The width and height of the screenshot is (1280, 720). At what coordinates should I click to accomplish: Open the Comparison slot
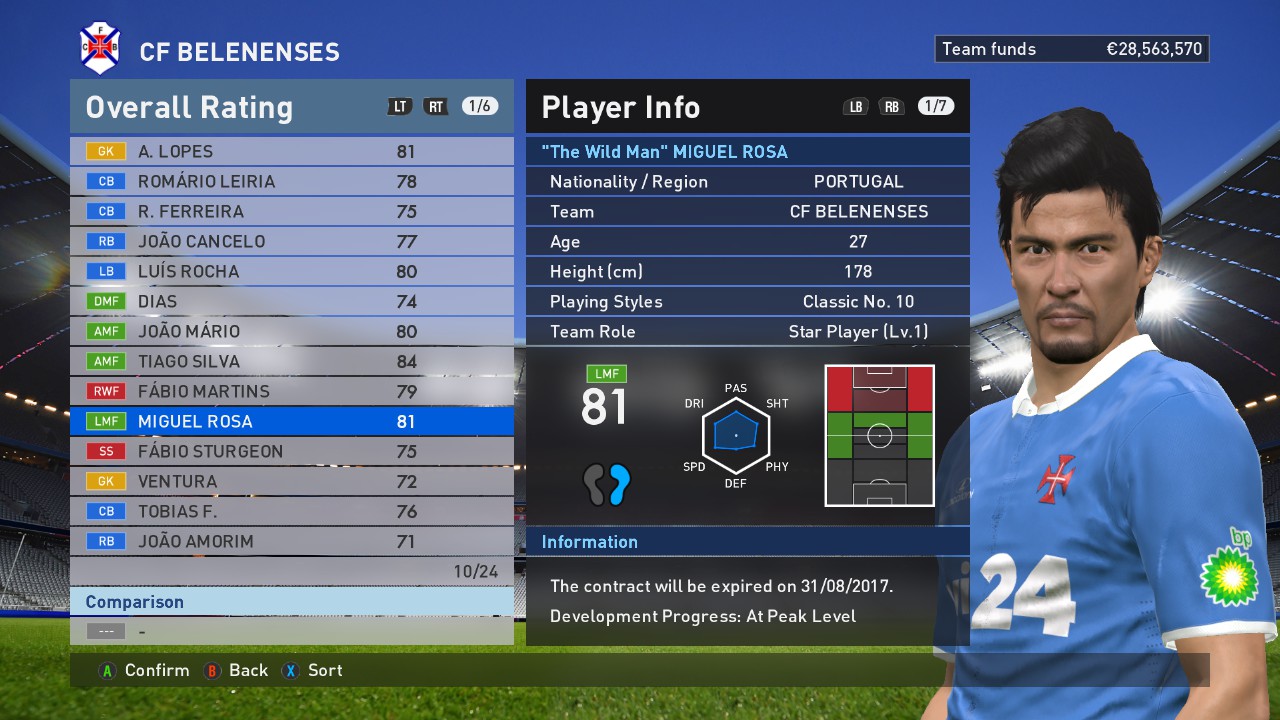coord(290,631)
